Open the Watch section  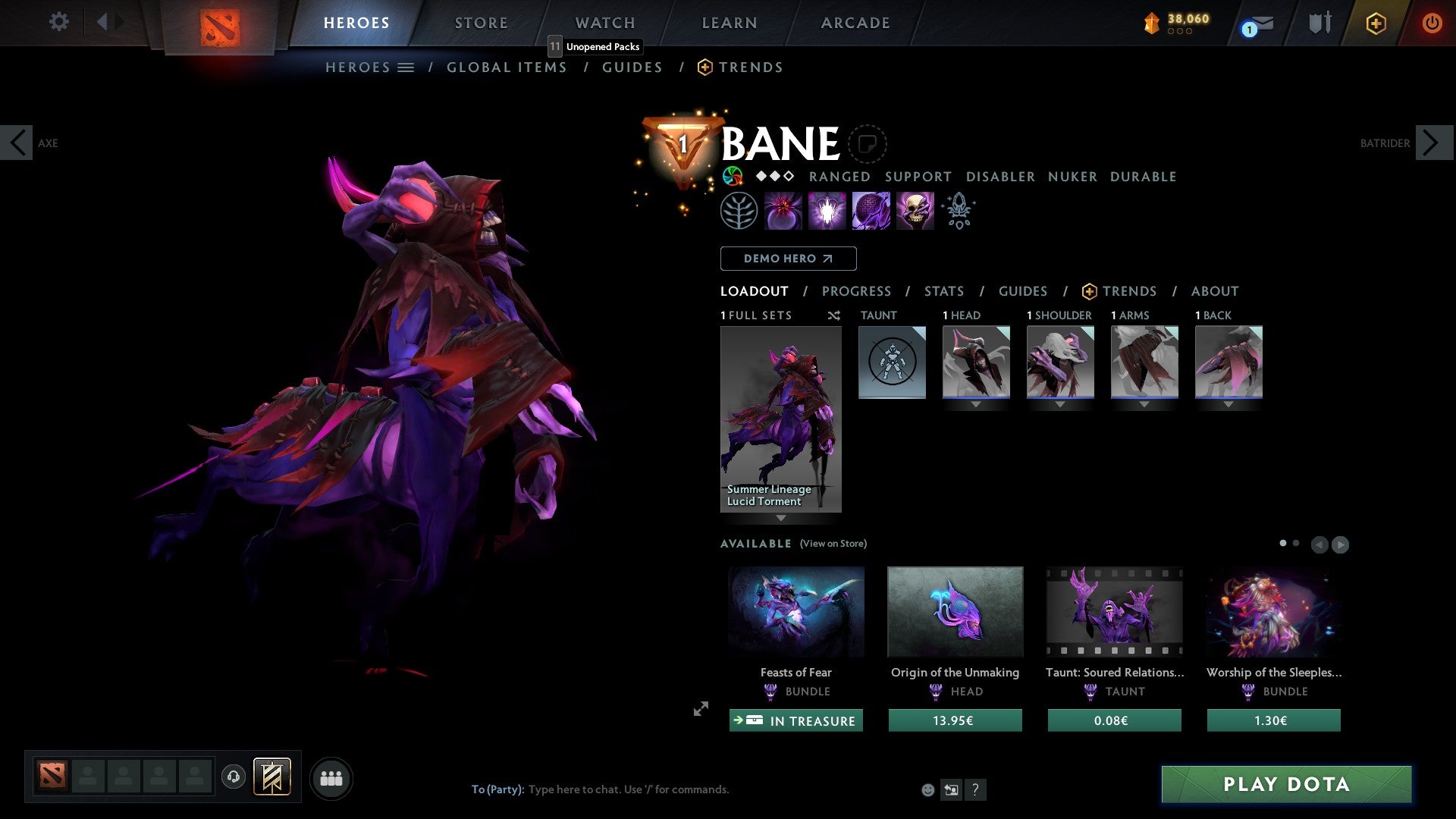coord(604,23)
